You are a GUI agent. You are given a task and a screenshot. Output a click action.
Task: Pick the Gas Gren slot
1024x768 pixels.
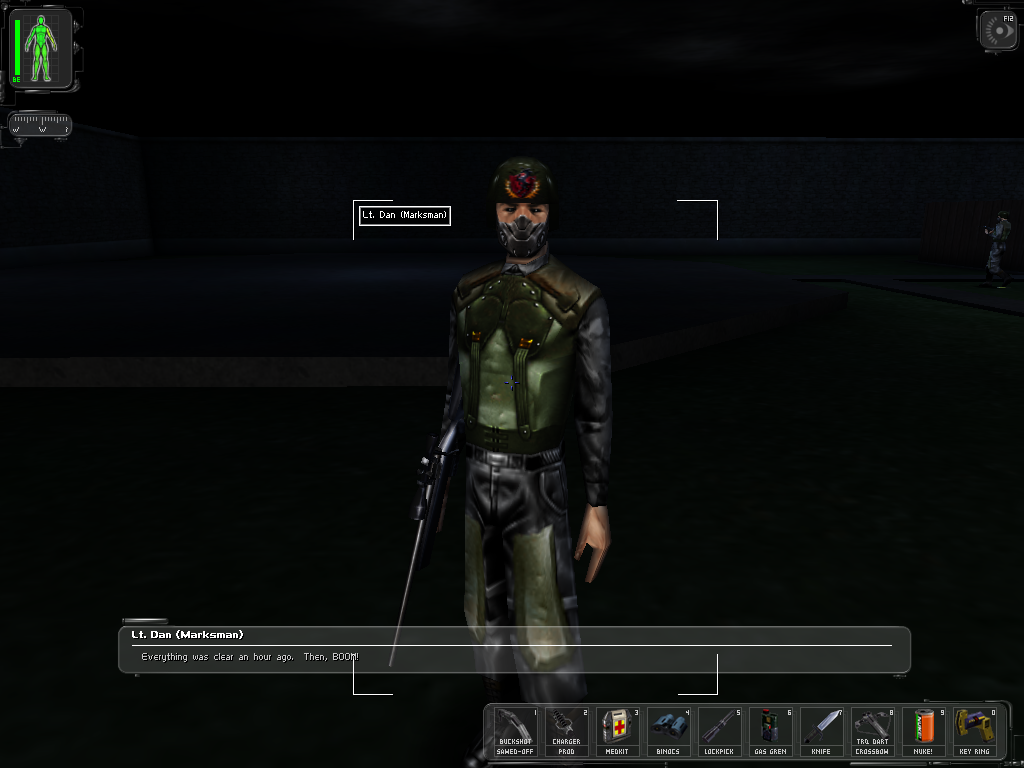point(770,731)
